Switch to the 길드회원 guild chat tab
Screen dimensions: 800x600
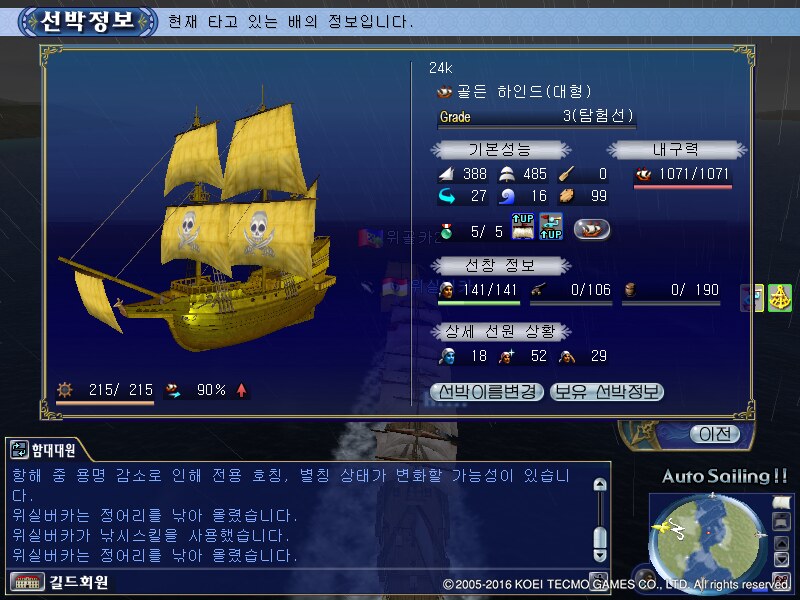point(62,582)
